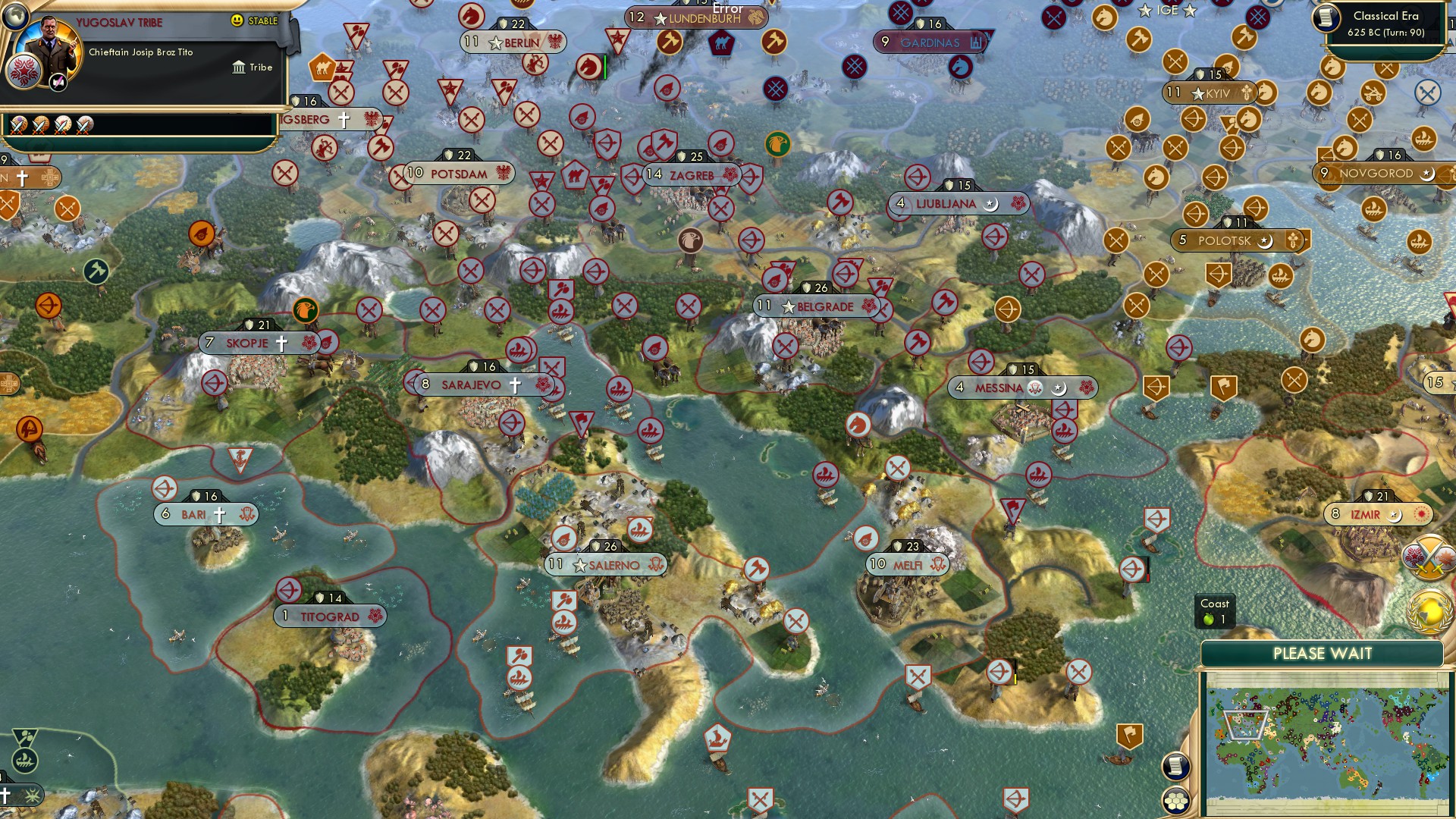This screenshot has height=819, width=1456.
Task: Click the anchor unit marker south of Skopje
Action: [239, 460]
